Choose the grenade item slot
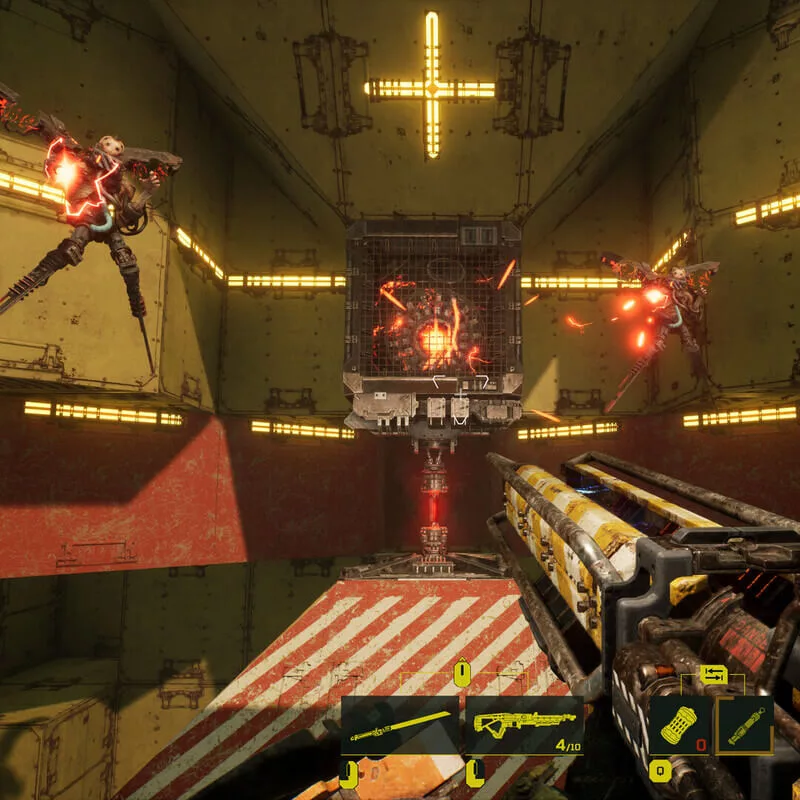The height and width of the screenshot is (800, 800). point(680,725)
